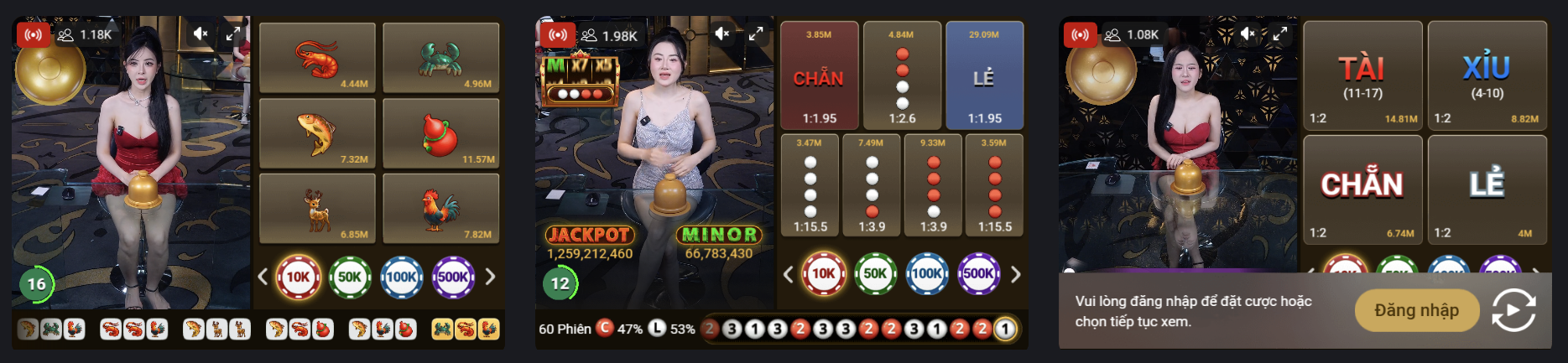Continue watching with the circular play icon
Screen dimensions: 1568x363
(x=1513, y=310)
